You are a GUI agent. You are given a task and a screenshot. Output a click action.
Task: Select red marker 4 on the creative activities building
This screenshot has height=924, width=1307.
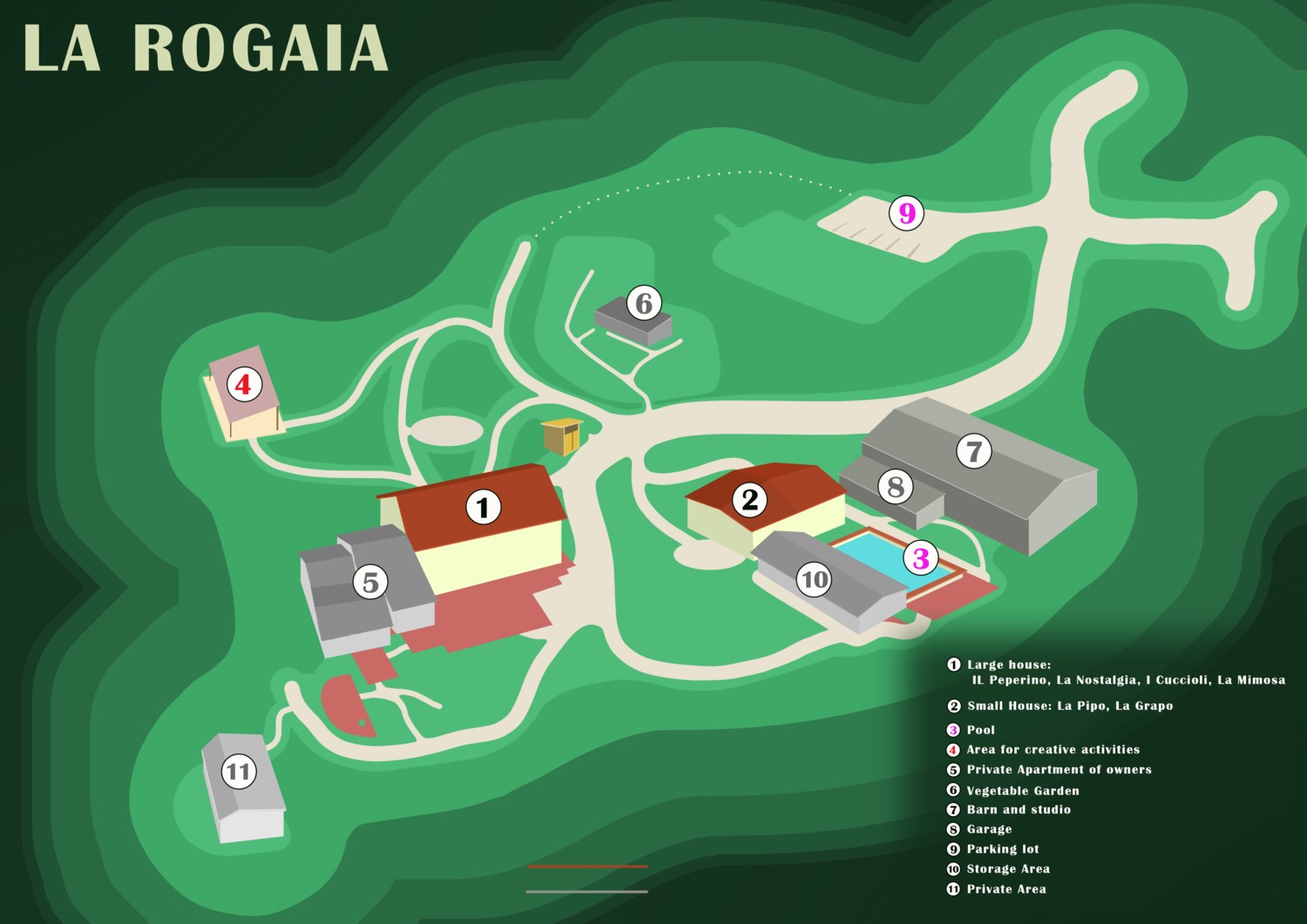pyautogui.click(x=243, y=384)
